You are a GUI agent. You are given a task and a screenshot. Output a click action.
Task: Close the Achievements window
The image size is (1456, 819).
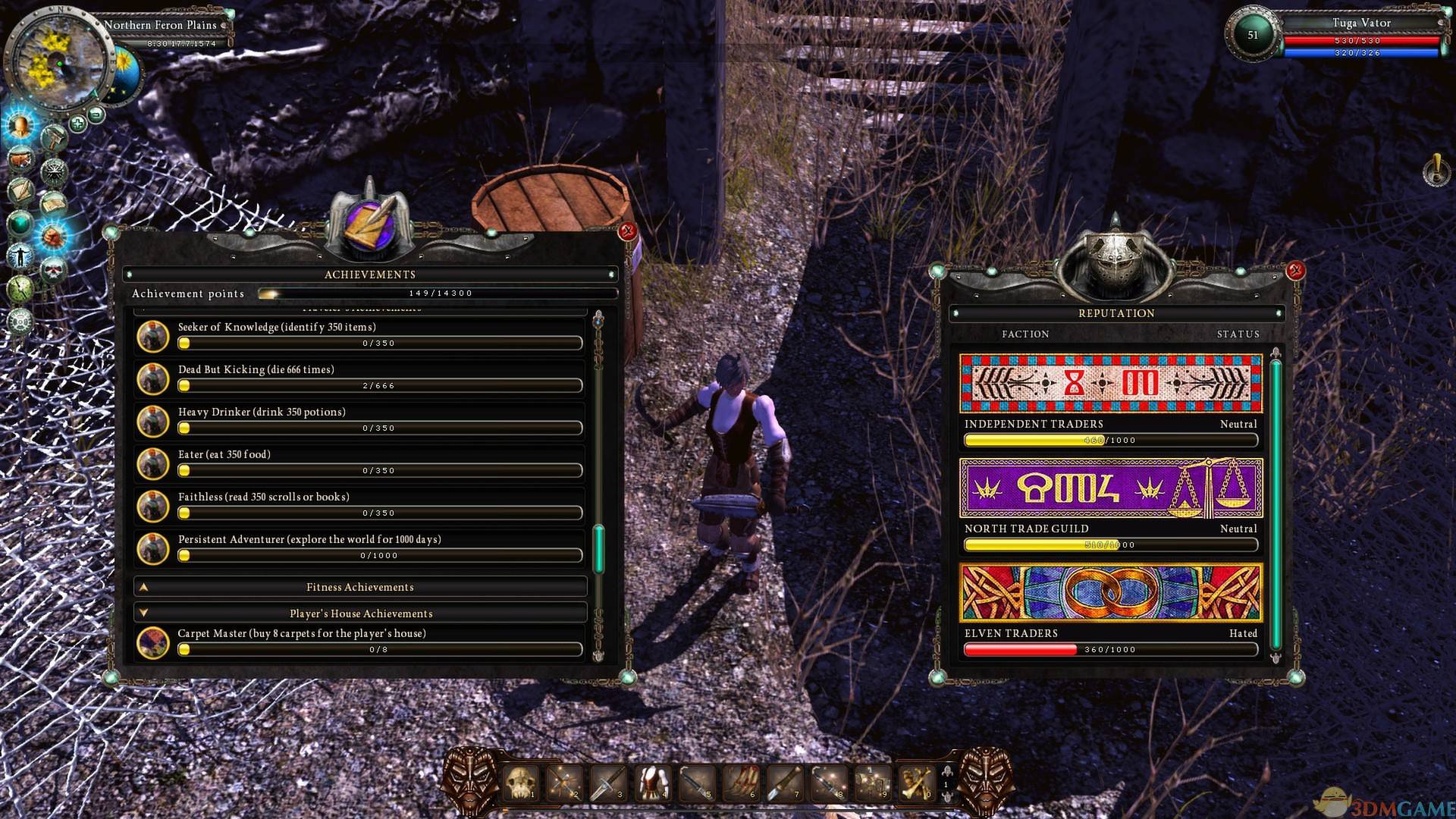click(x=627, y=231)
